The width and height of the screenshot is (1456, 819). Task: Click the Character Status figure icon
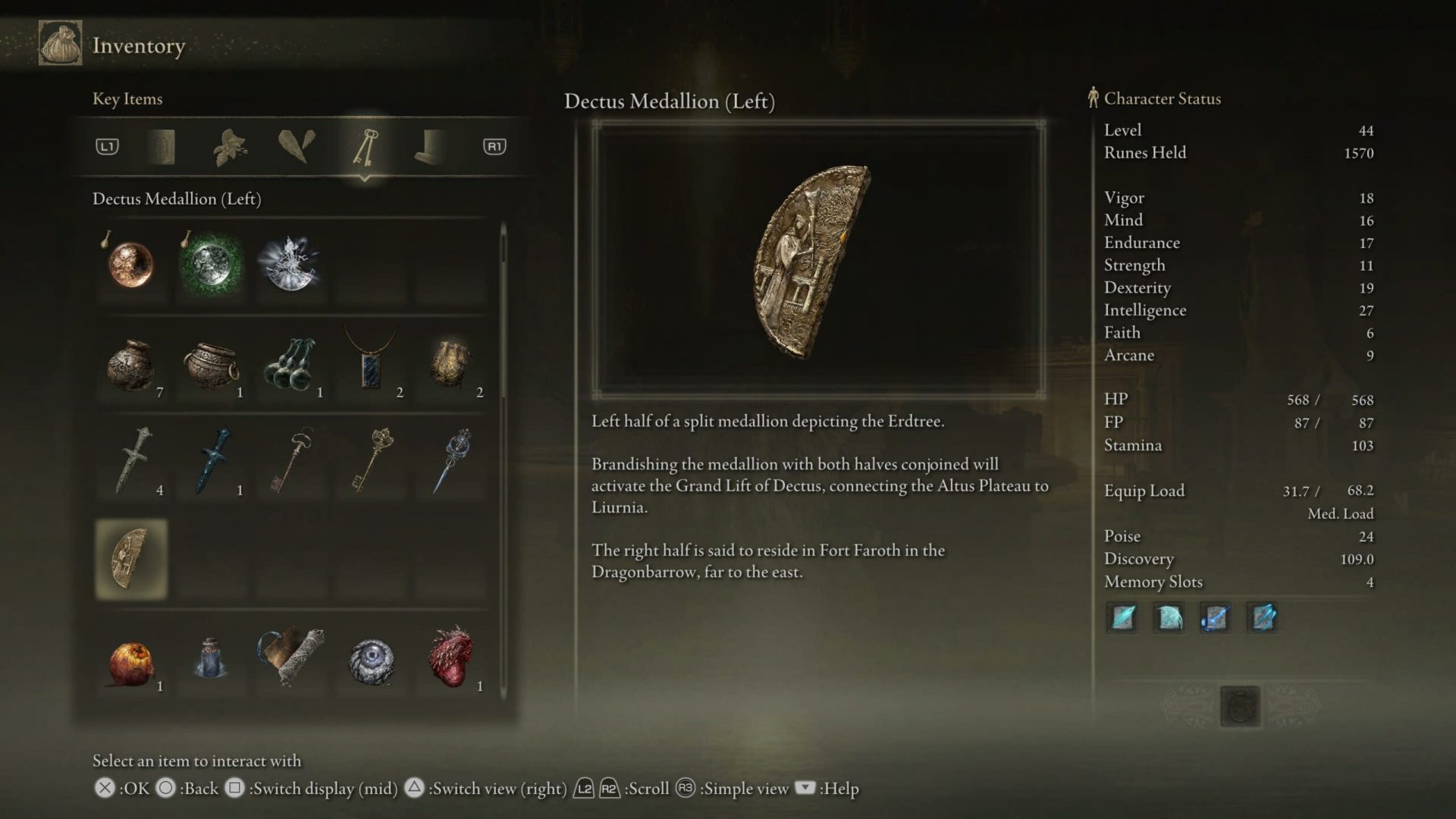tap(1092, 97)
